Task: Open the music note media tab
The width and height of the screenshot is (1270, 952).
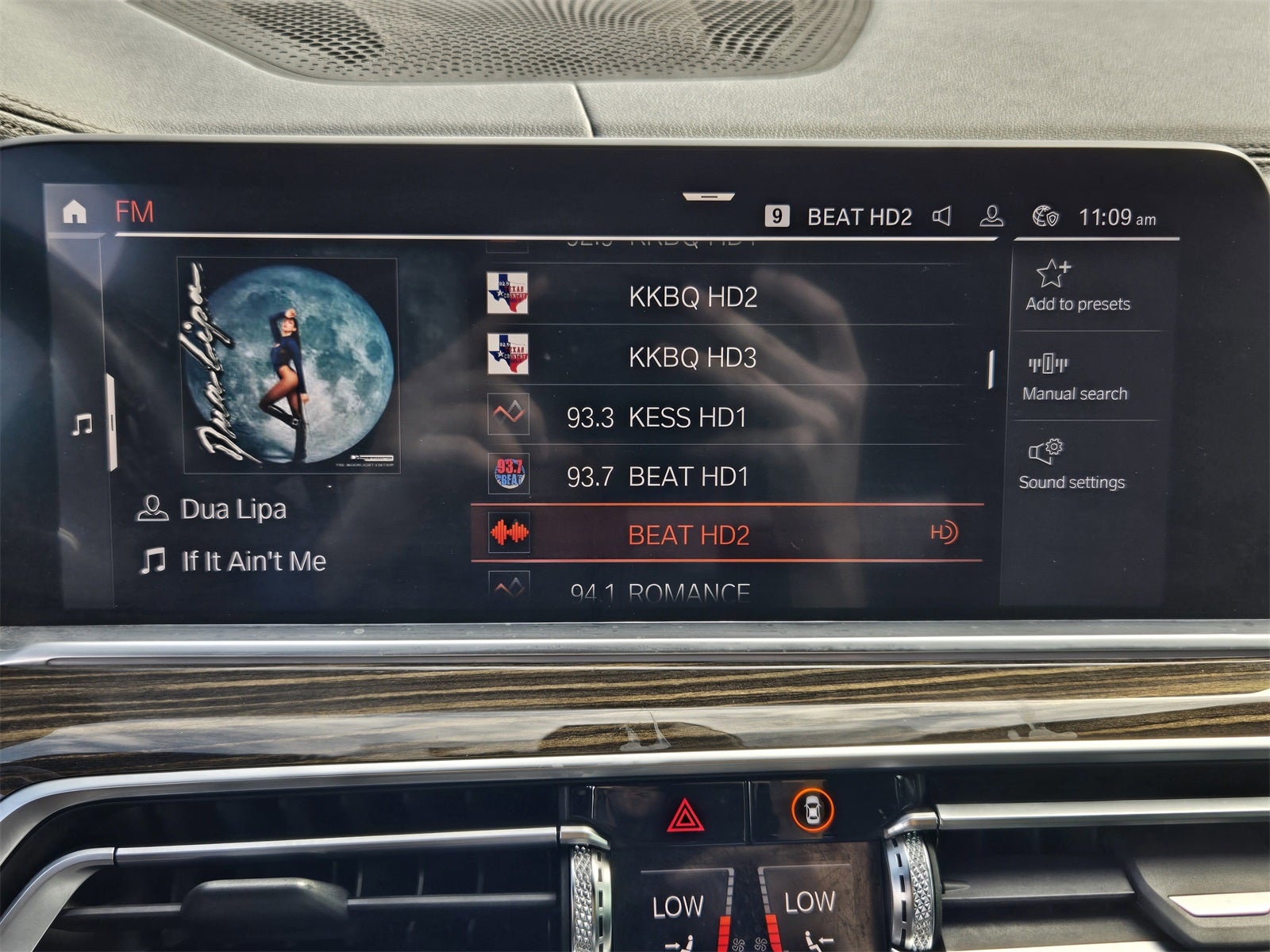Action: tap(82, 425)
